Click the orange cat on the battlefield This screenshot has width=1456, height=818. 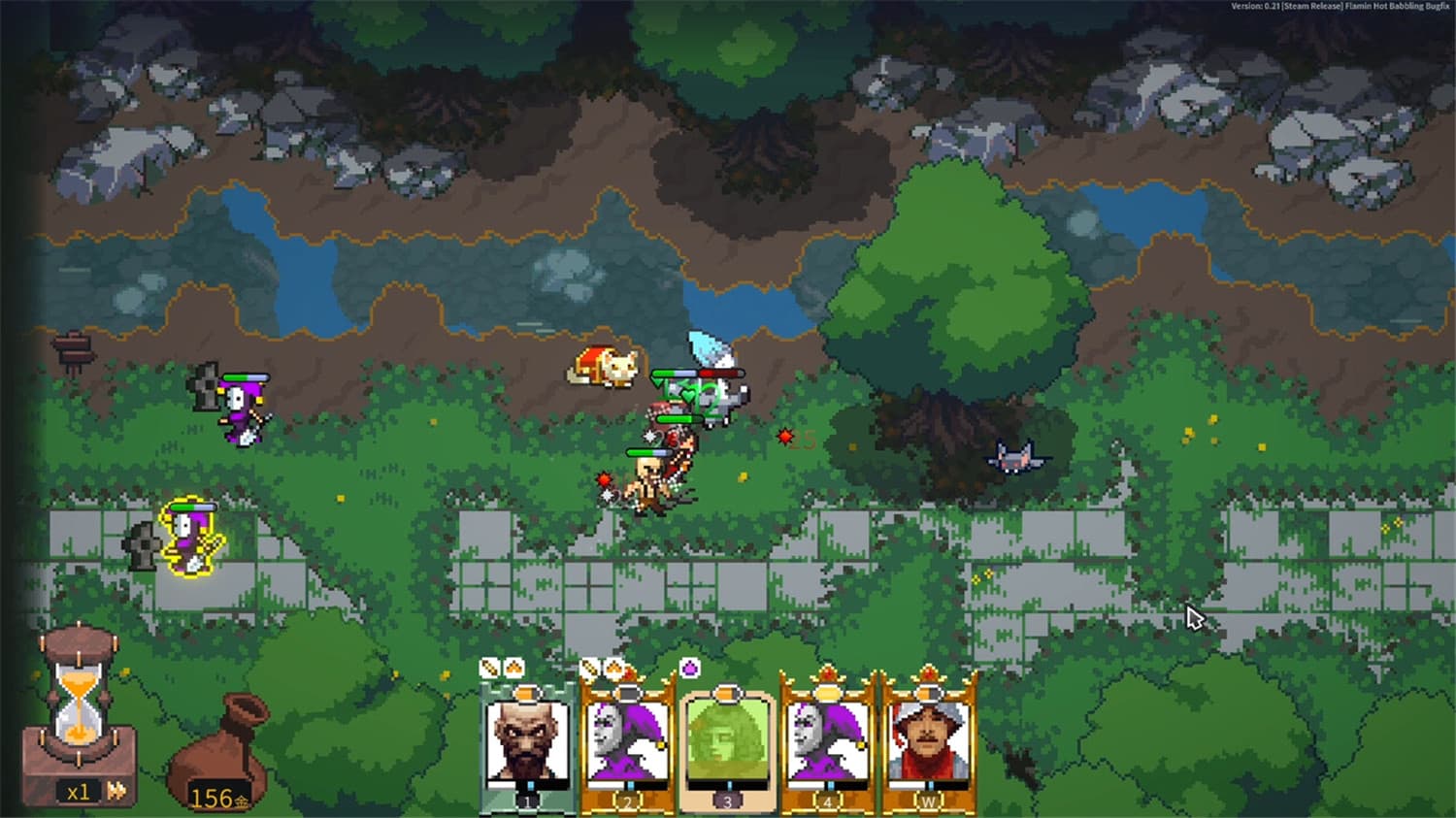coord(604,367)
